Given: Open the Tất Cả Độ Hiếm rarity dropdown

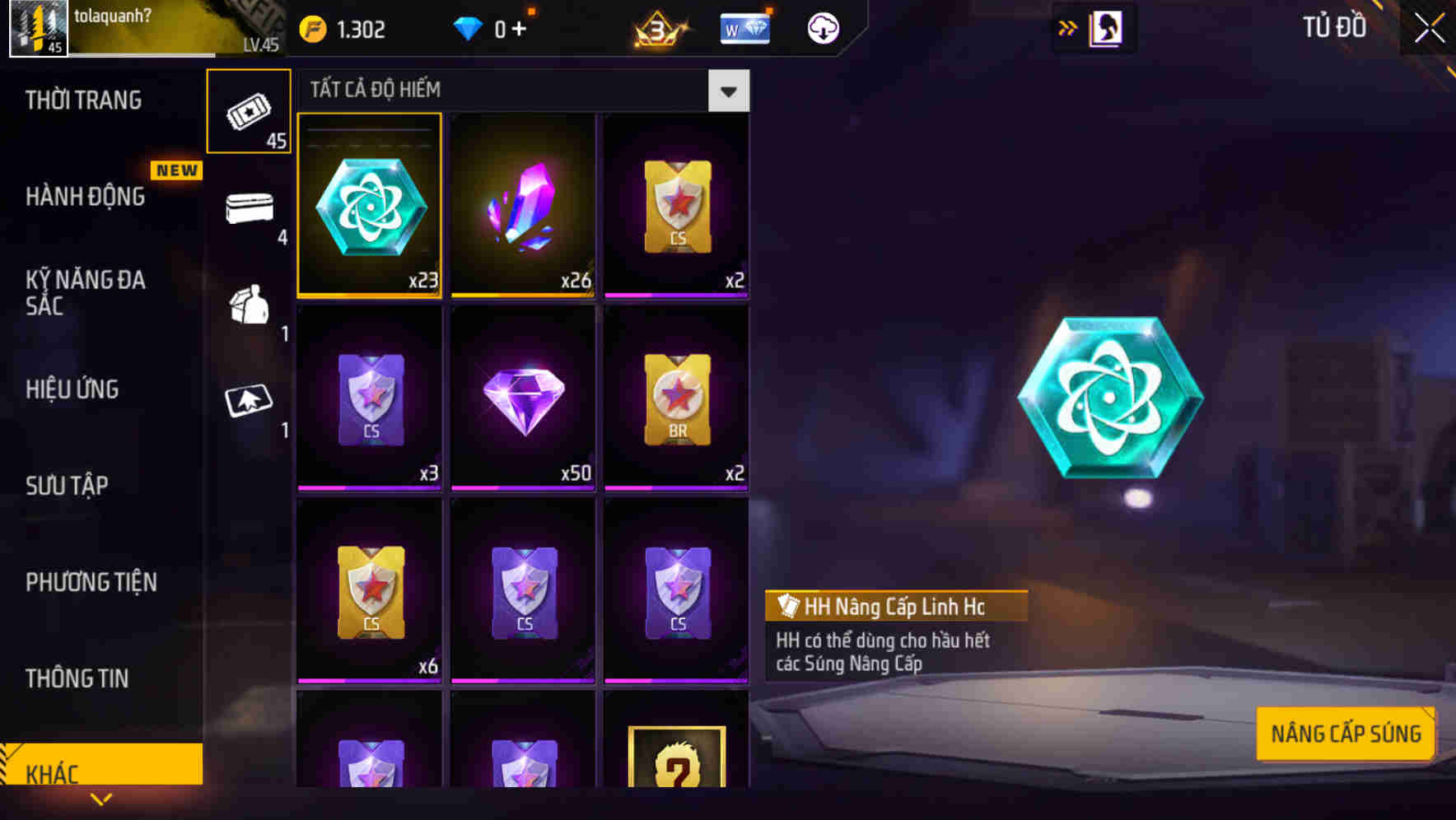Looking at the screenshot, I should tap(728, 91).
